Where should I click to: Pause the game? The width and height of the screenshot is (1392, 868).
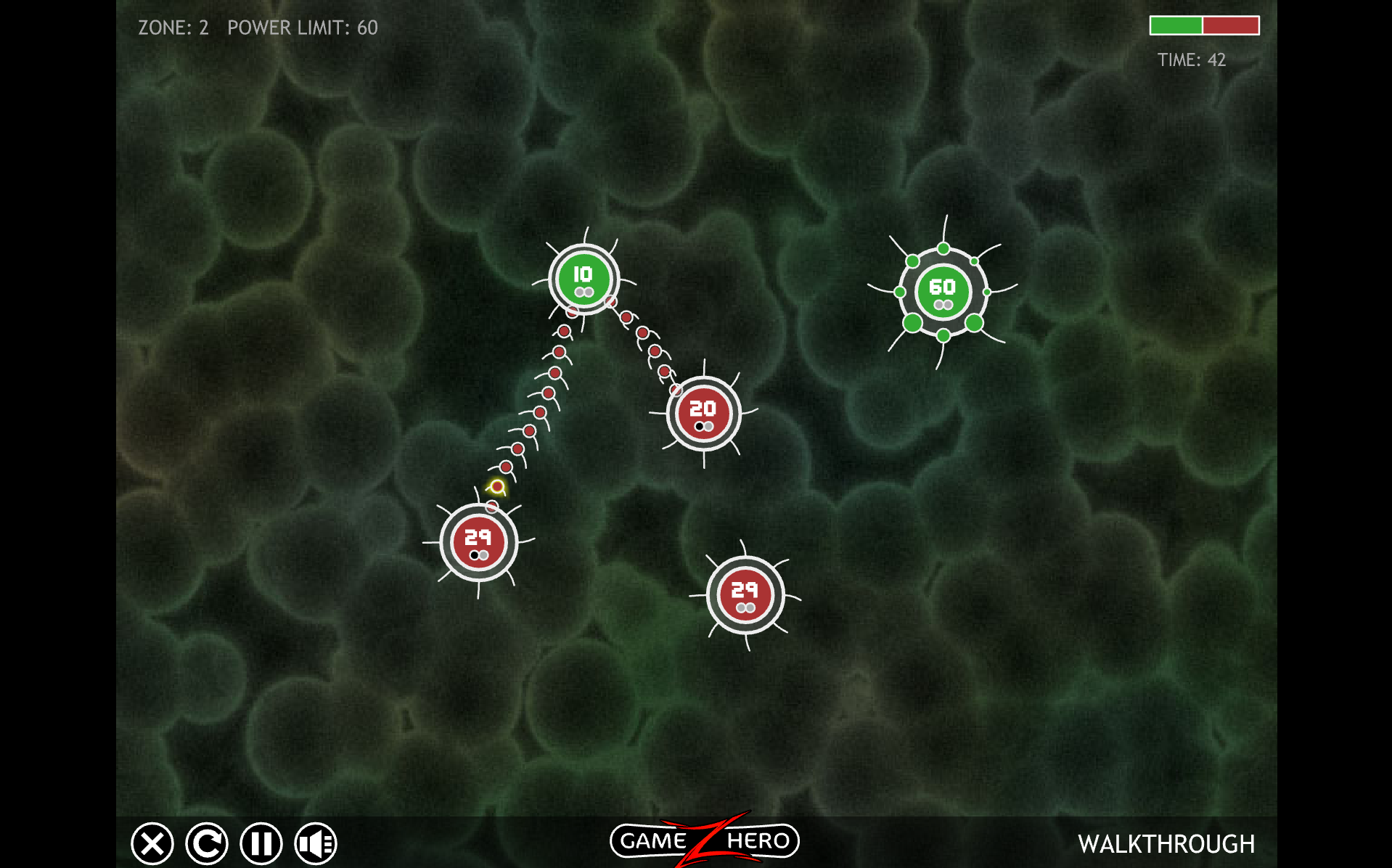pyautogui.click(x=261, y=843)
